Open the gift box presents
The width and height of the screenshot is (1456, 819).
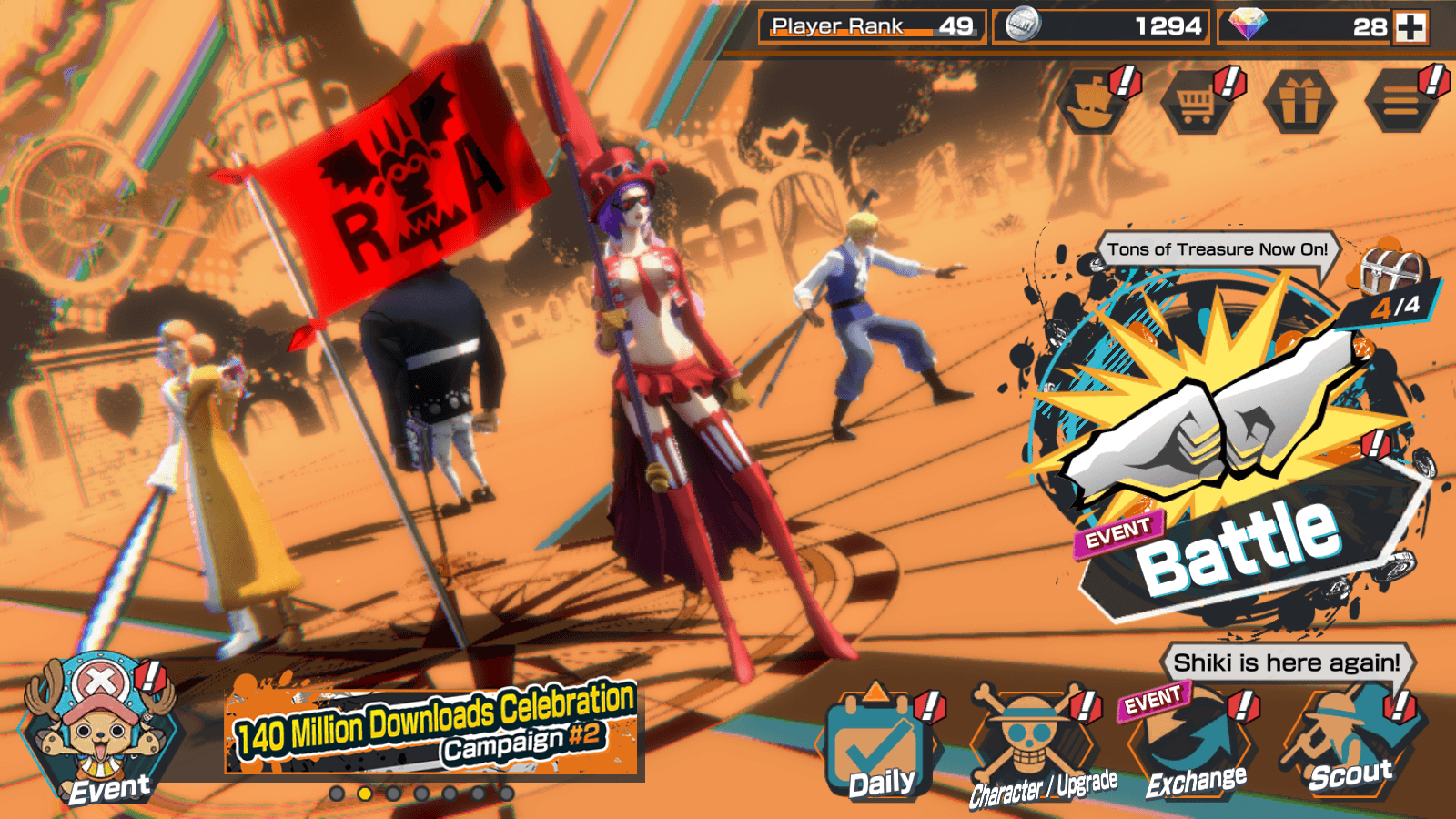pyautogui.click(x=1299, y=102)
